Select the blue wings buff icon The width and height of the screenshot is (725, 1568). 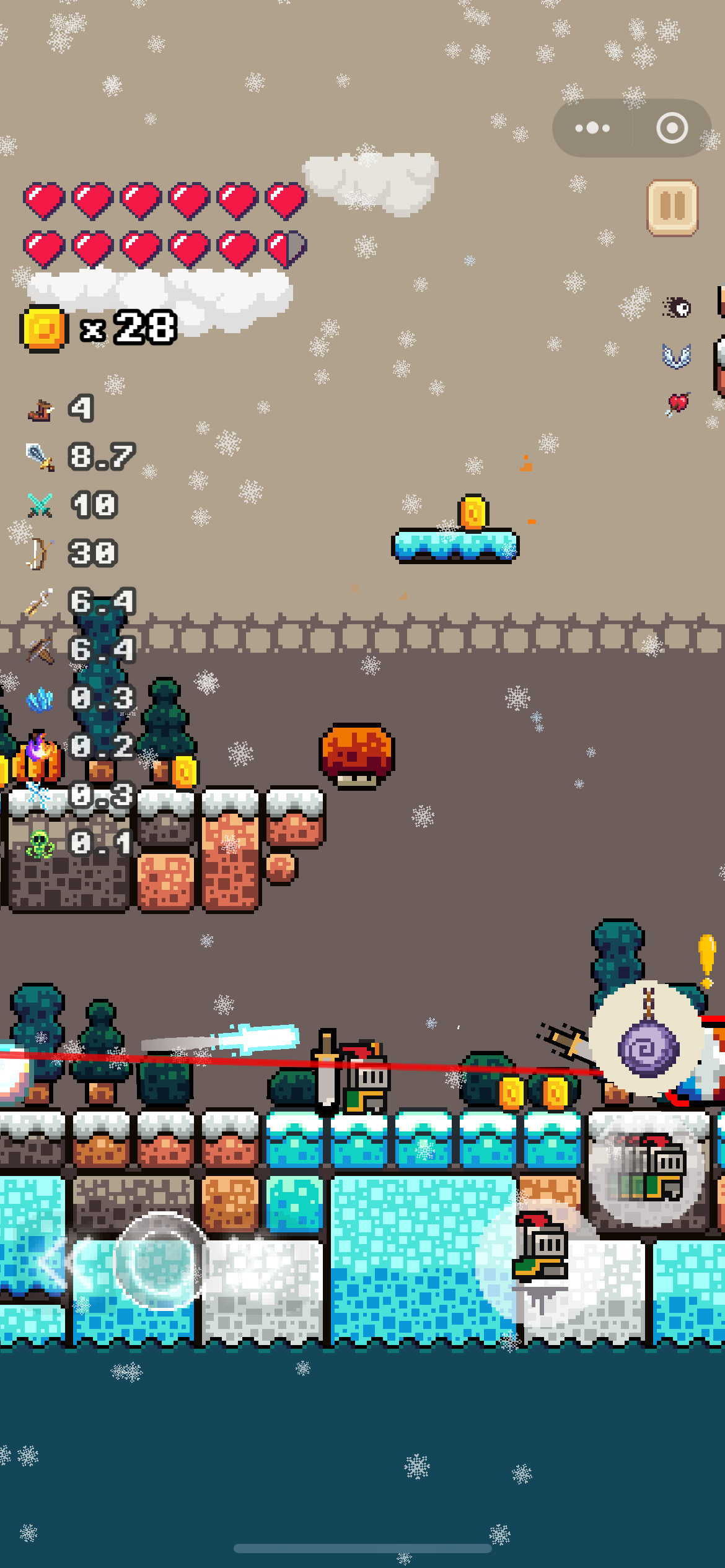point(676,356)
